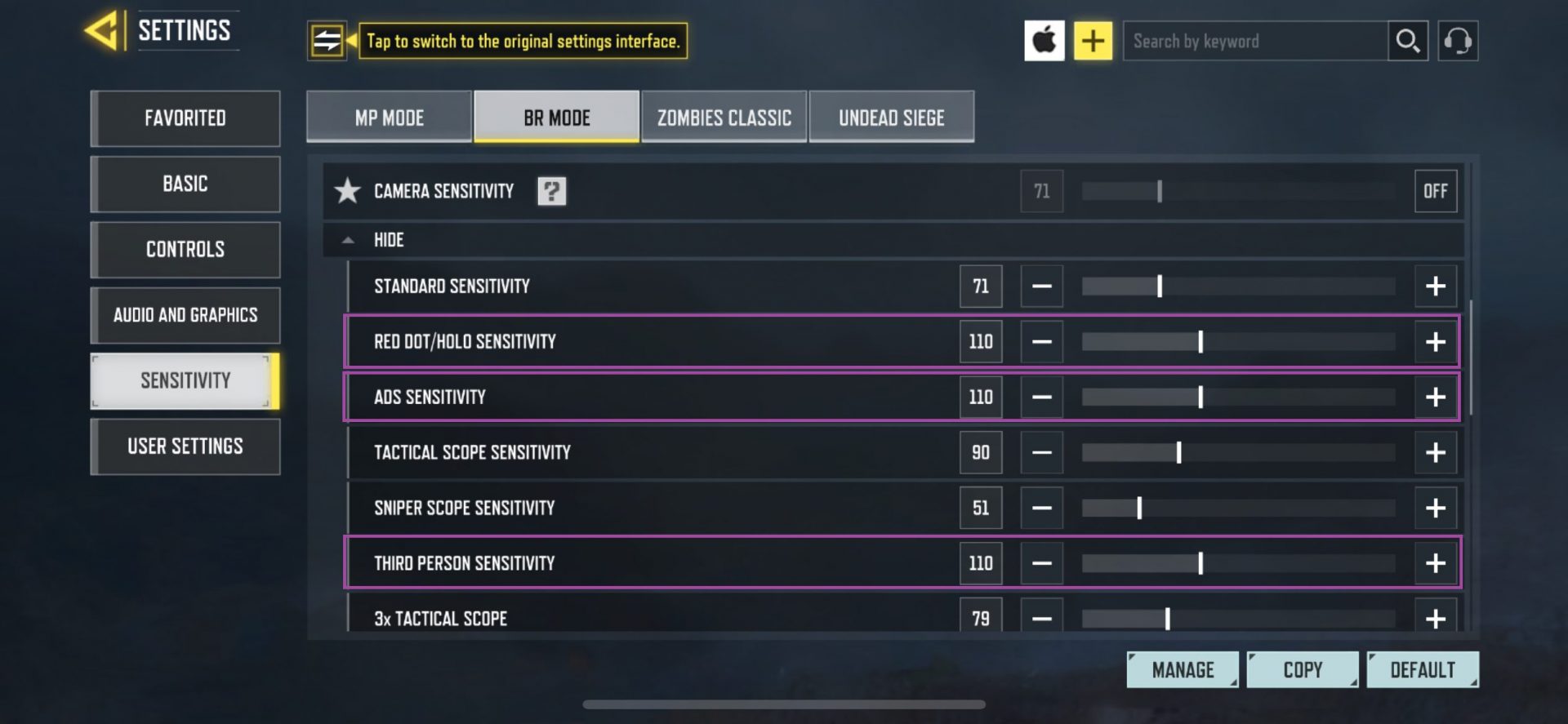Click the Apple device icon

click(x=1045, y=40)
